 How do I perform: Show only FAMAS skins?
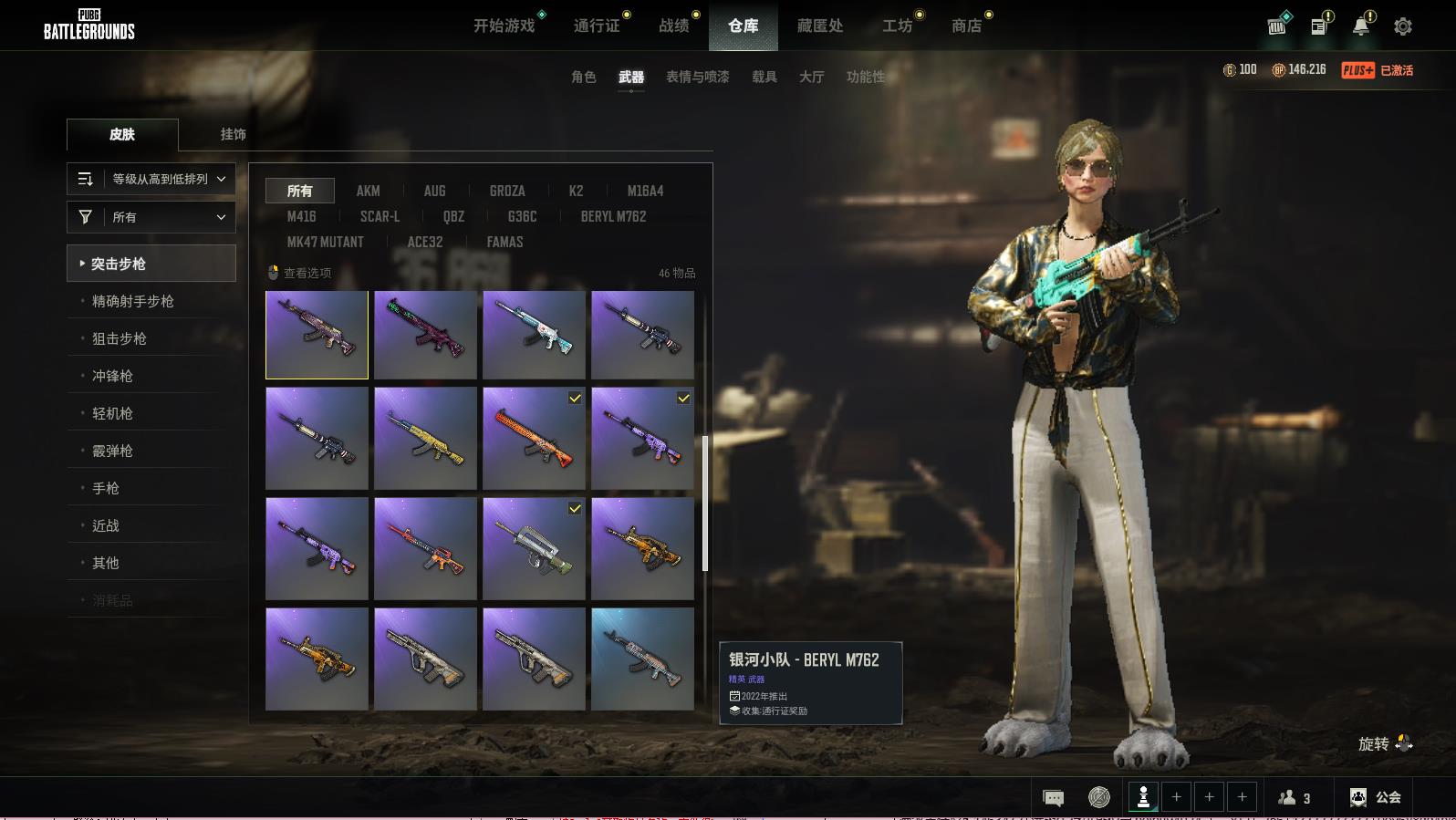tap(504, 242)
